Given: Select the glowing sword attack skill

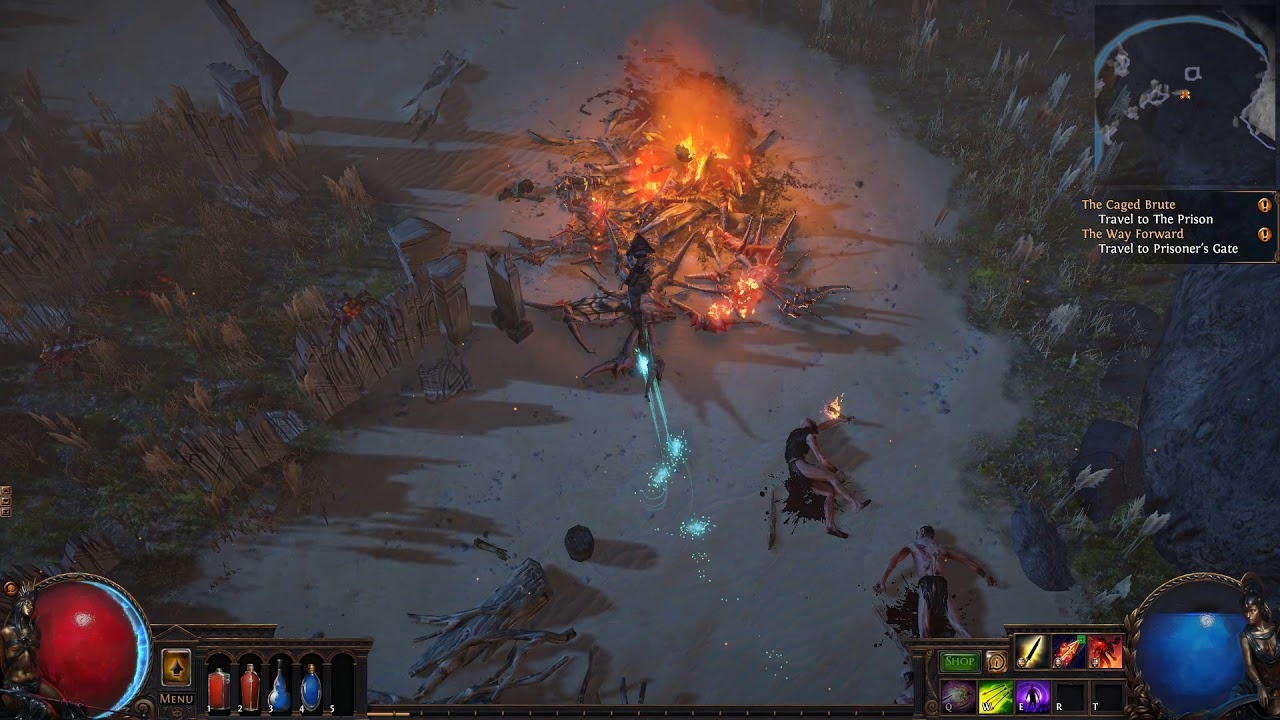Looking at the screenshot, I should 1031,652.
